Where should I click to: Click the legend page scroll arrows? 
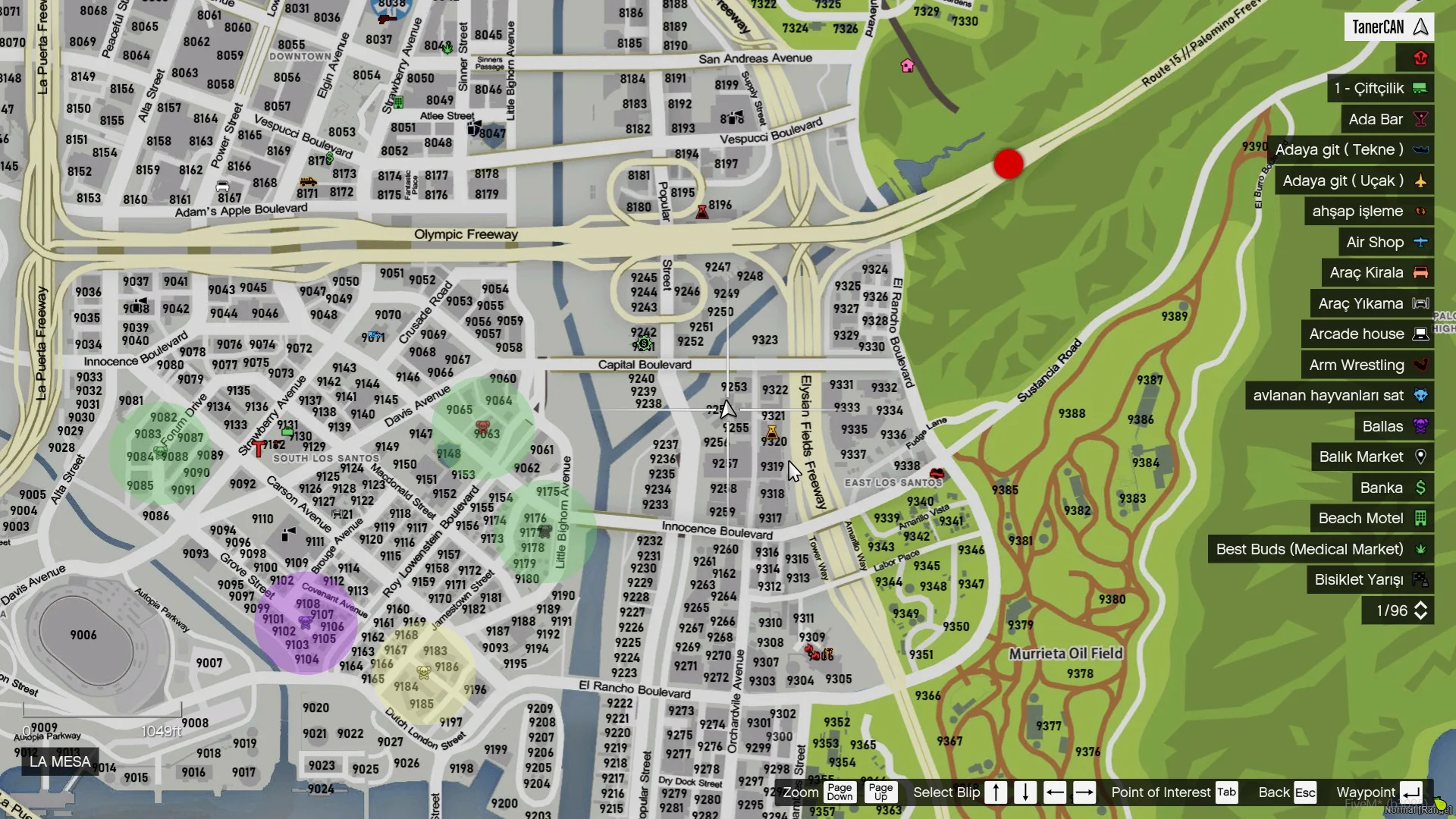pos(1421,611)
